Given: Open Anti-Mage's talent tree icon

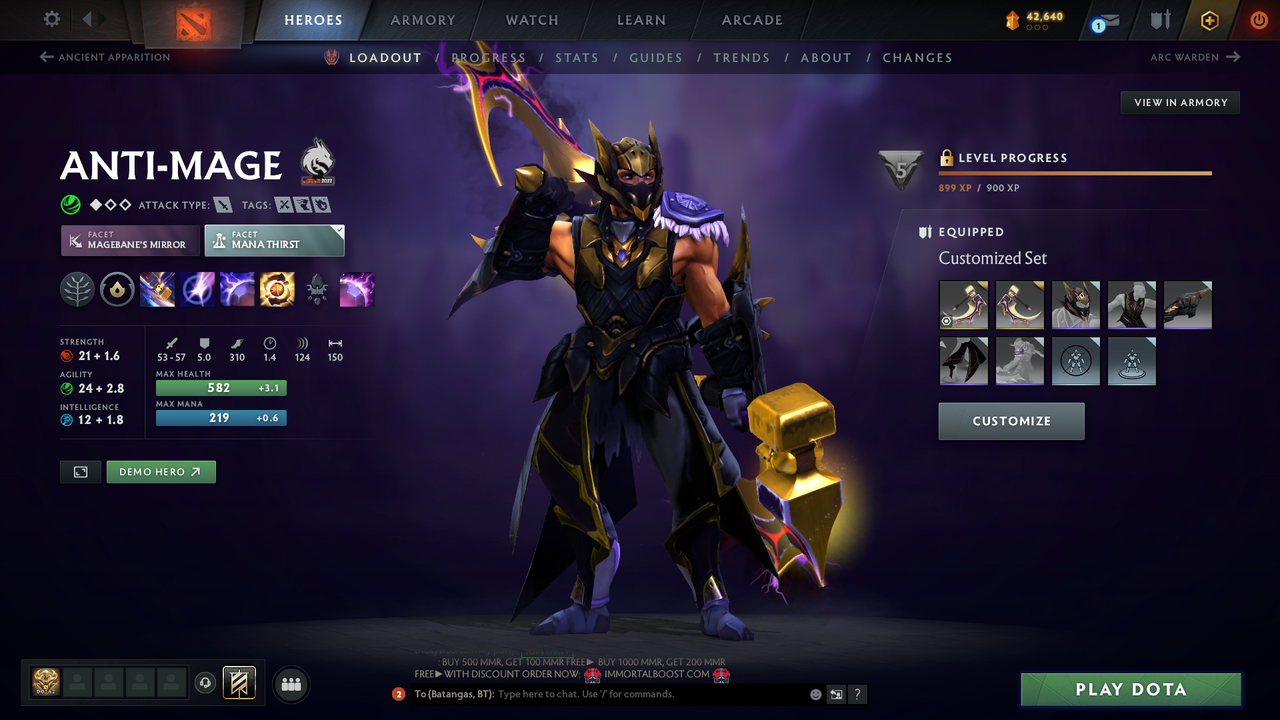Looking at the screenshot, I should pyautogui.click(x=77, y=289).
